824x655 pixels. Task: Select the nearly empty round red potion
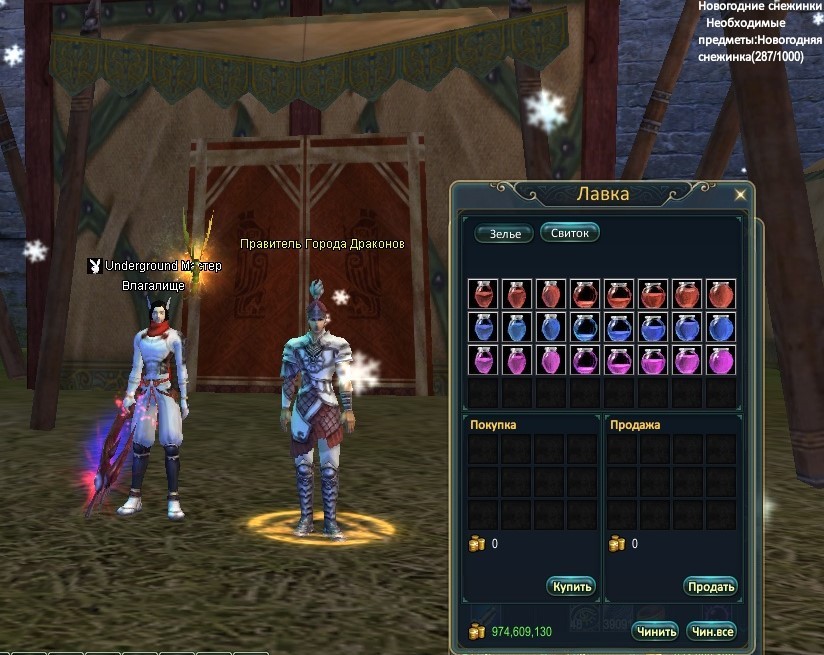[586, 294]
